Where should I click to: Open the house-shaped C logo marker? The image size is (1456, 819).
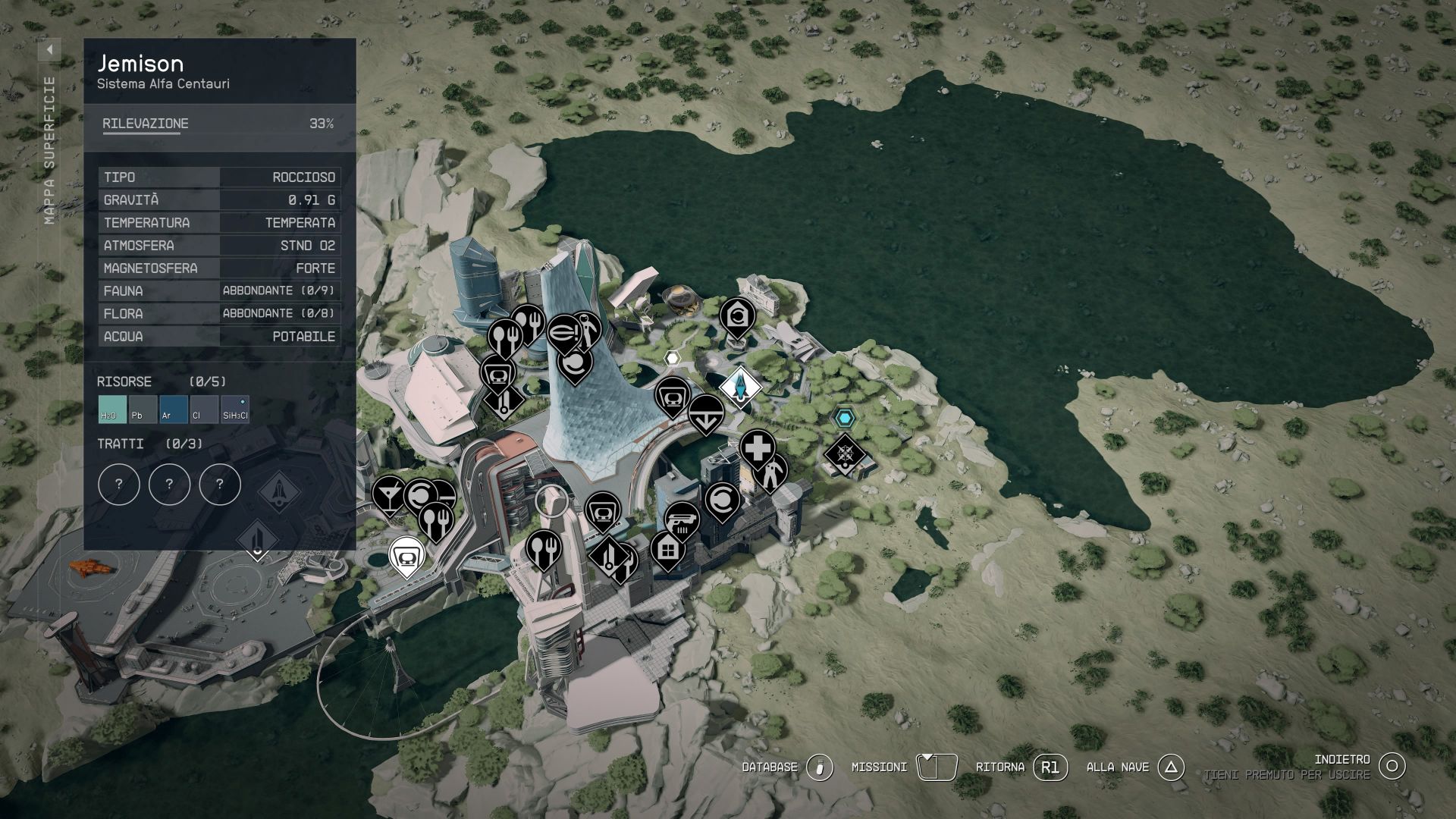[736, 315]
